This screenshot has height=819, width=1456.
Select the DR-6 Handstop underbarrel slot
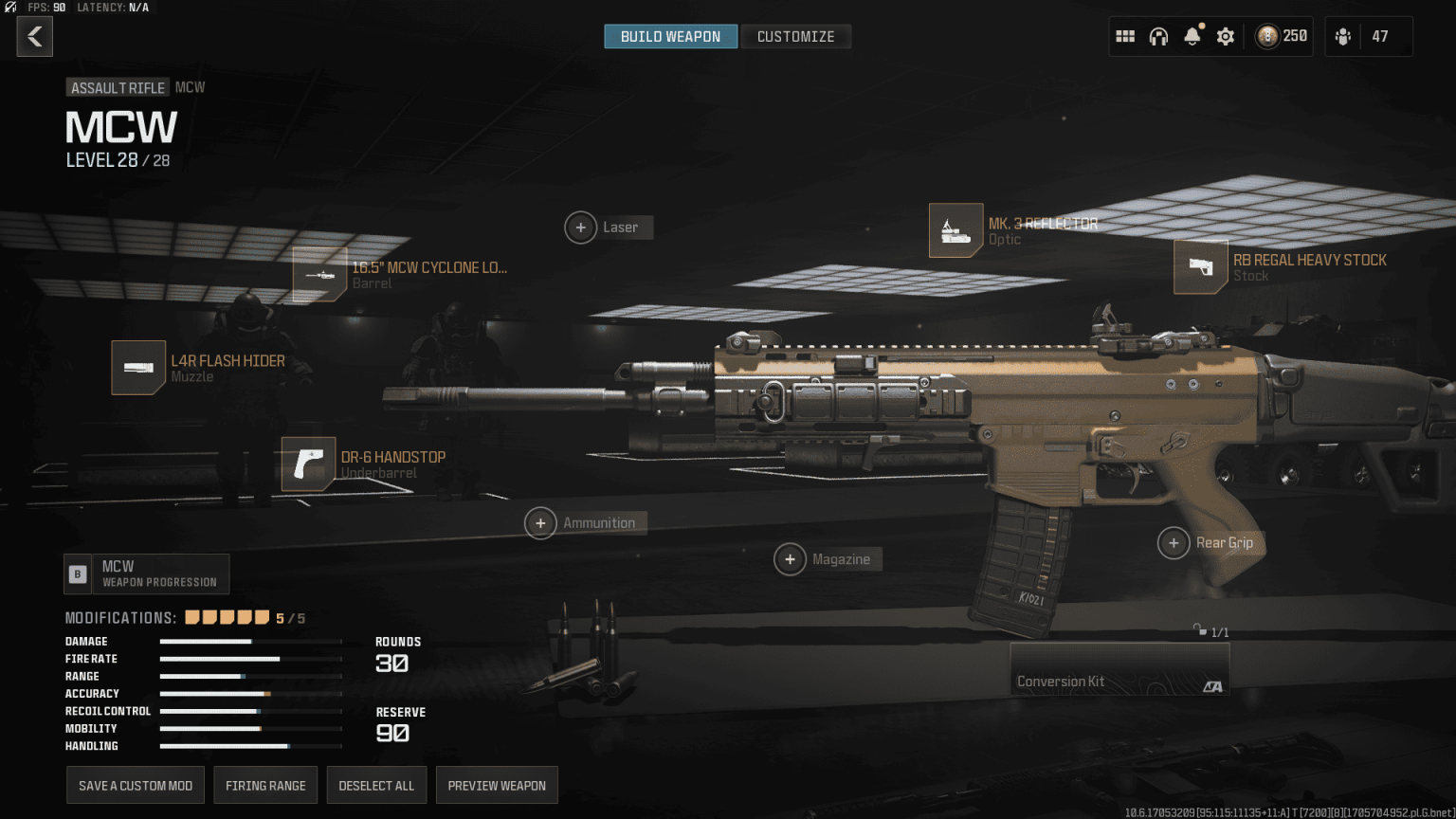point(309,464)
